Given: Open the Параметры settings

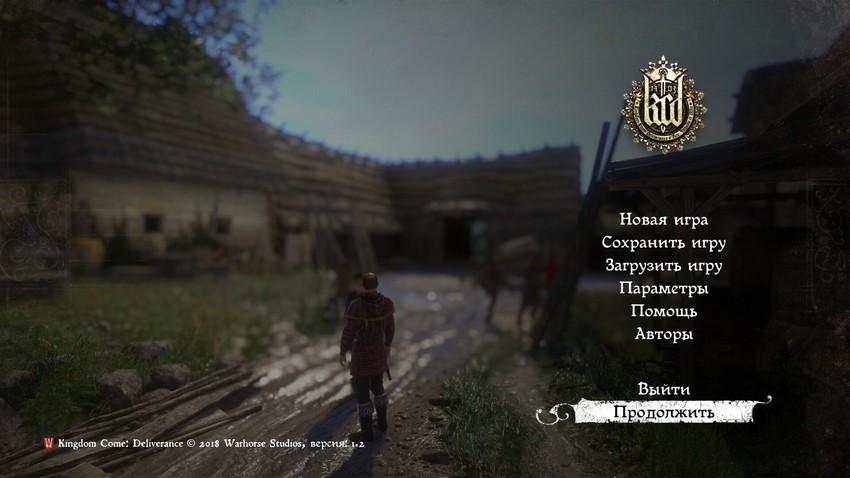Looking at the screenshot, I should click(x=664, y=289).
